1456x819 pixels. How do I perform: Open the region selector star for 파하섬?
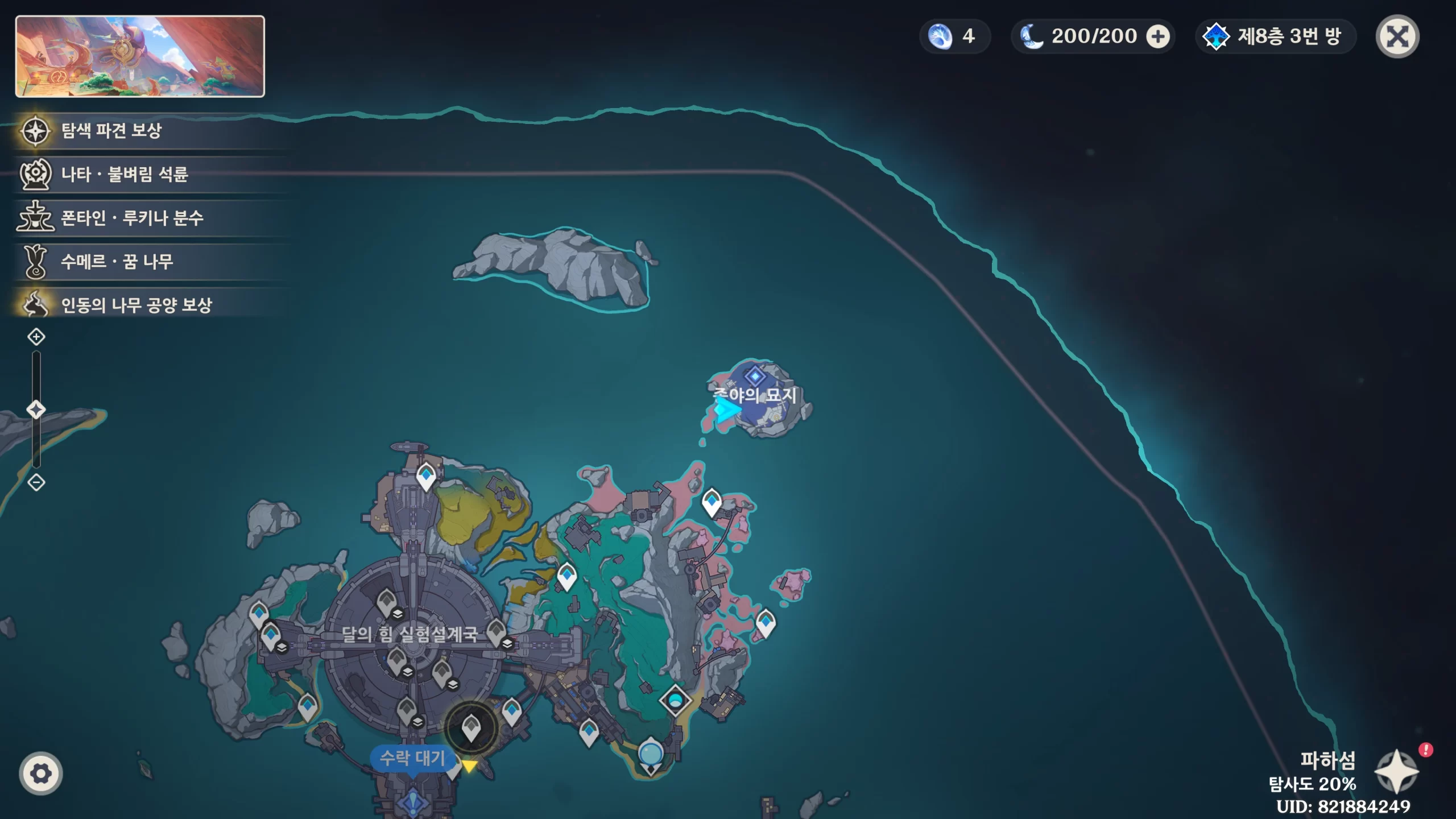point(1396,771)
